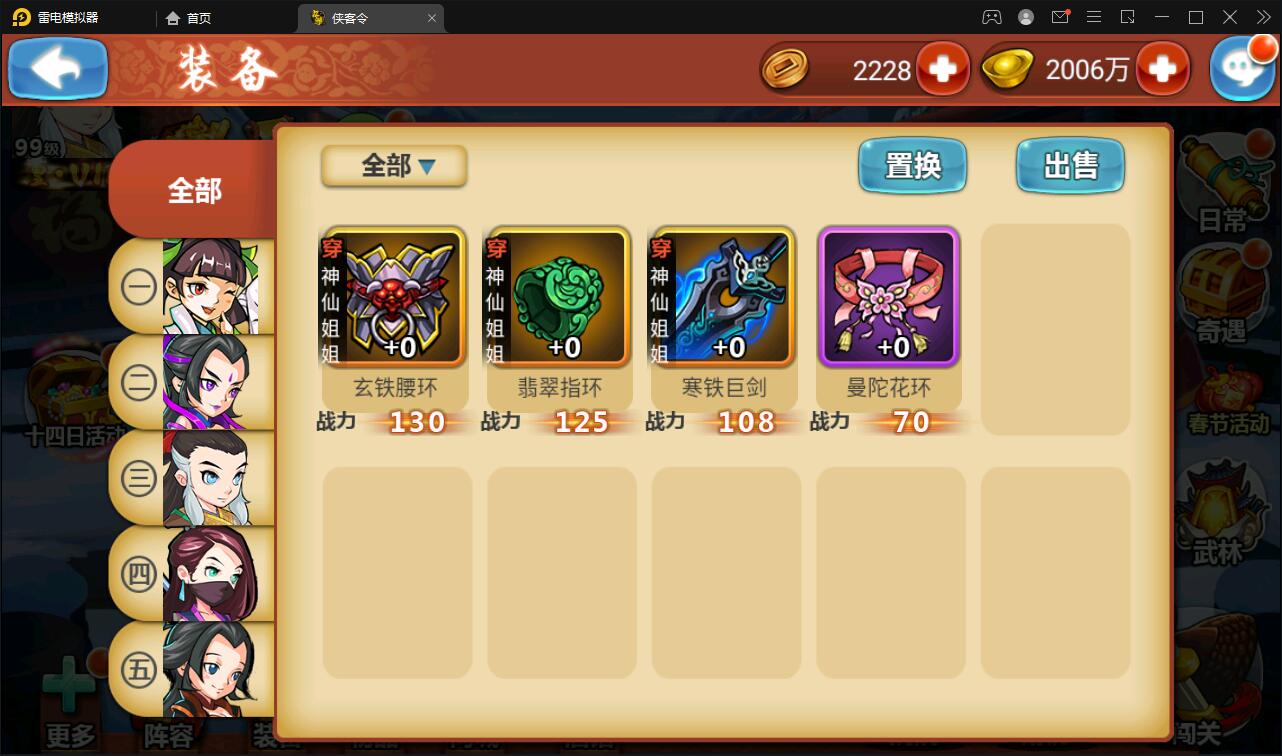Open the chat bubble icon at top right
Image resolution: width=1282 pixels, height=756 pixels.
(x=1242, y=68)
